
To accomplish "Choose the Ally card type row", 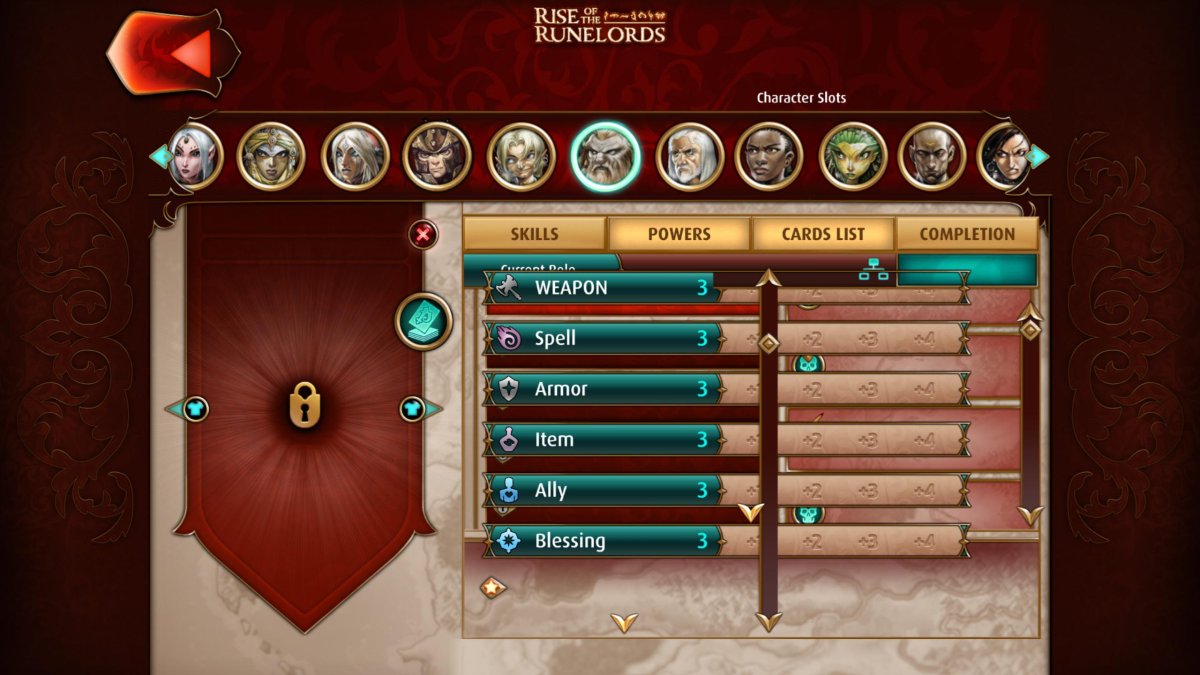I will [x=602, y=490].
